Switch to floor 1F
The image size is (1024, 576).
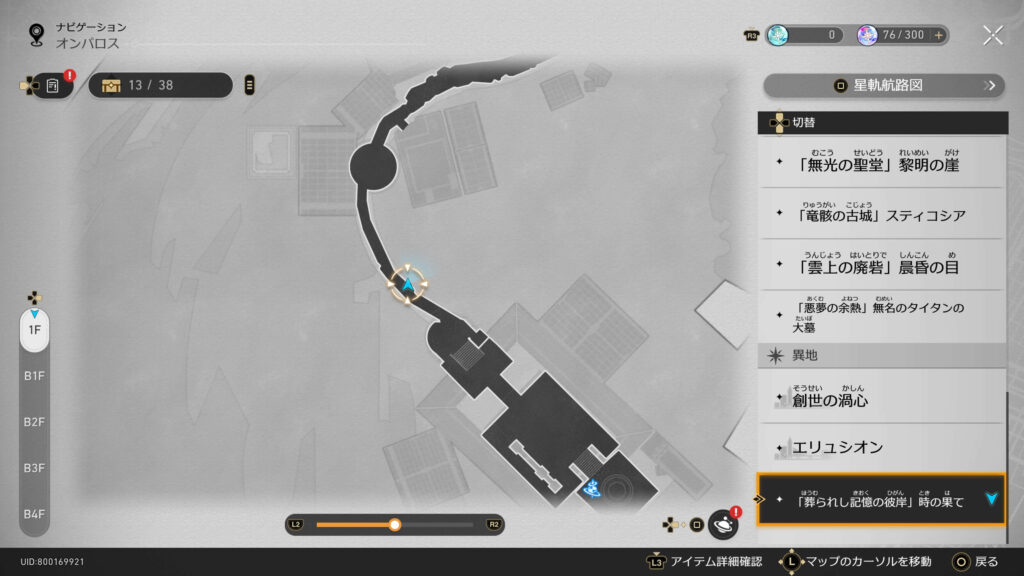34,330
